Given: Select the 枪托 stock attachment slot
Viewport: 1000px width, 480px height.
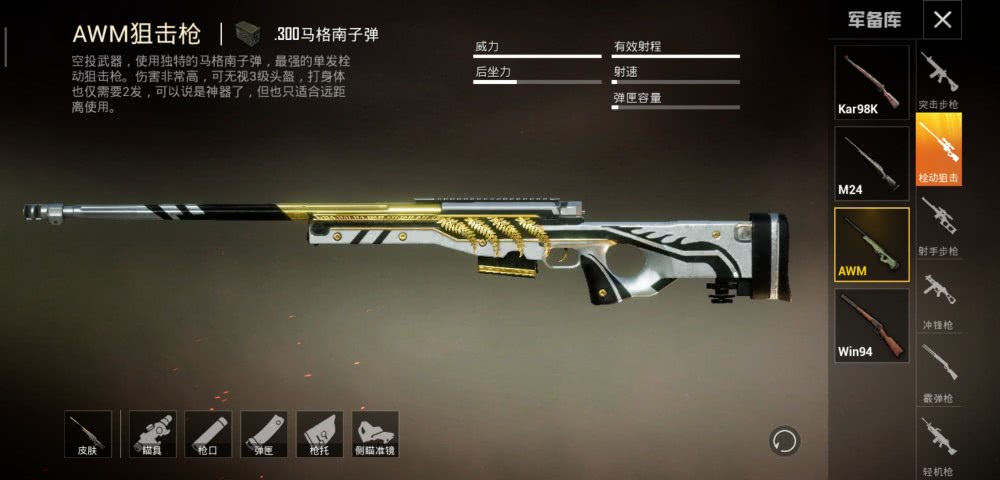Looking at the screenshot, I should tap(319, 435).
